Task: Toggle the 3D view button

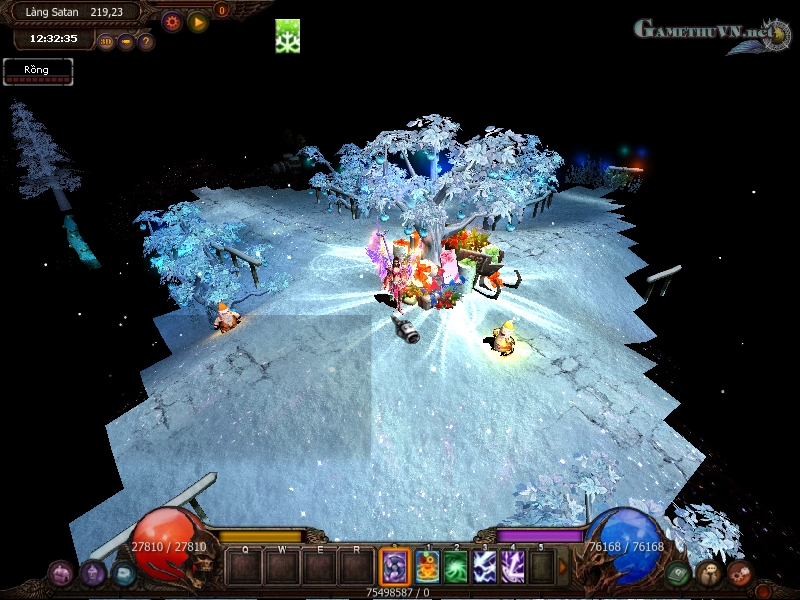Action: coord(106,42)
